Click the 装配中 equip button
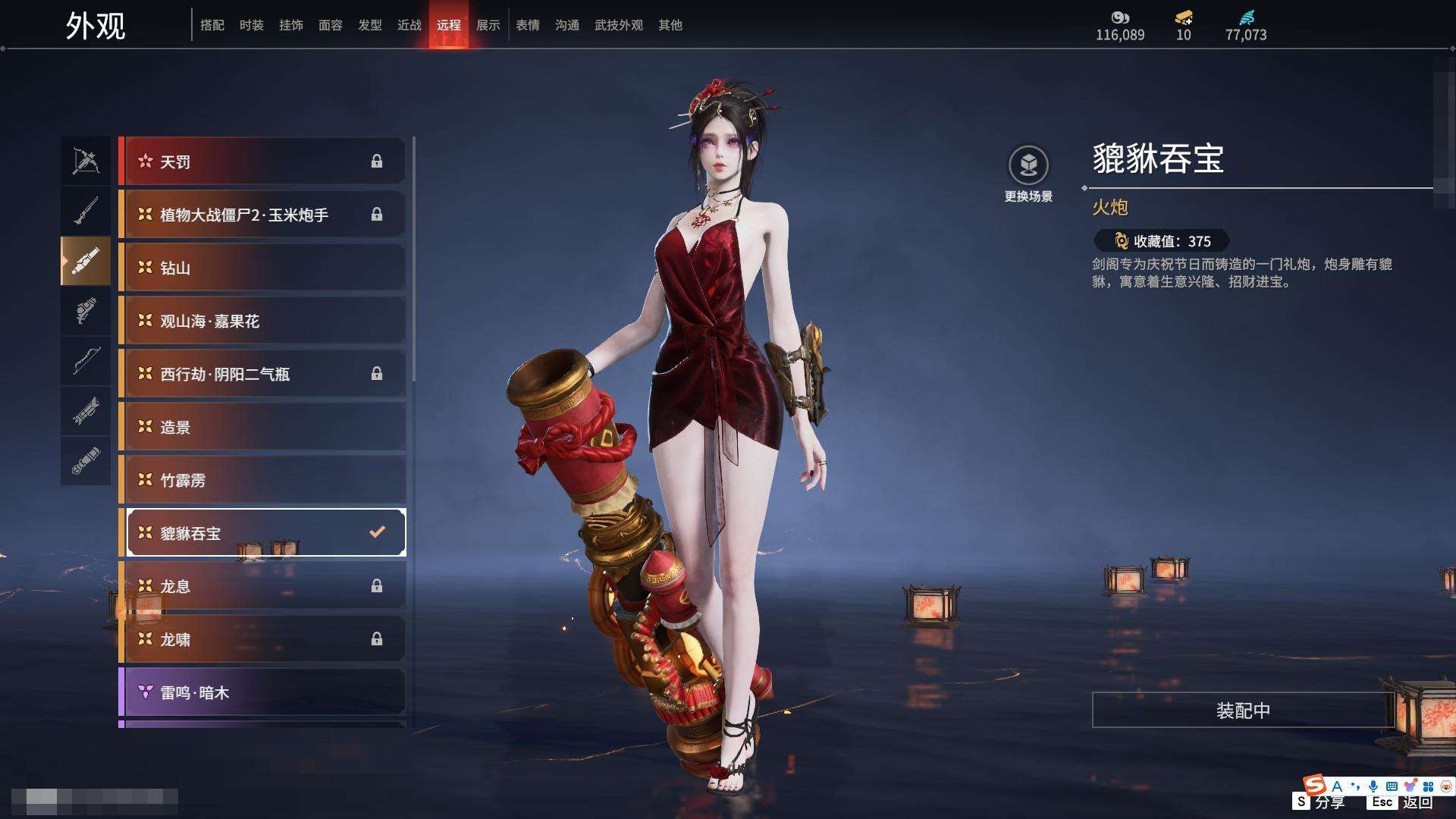The height and width of the screenshot is (819, 1456). tap(1242, 711)
